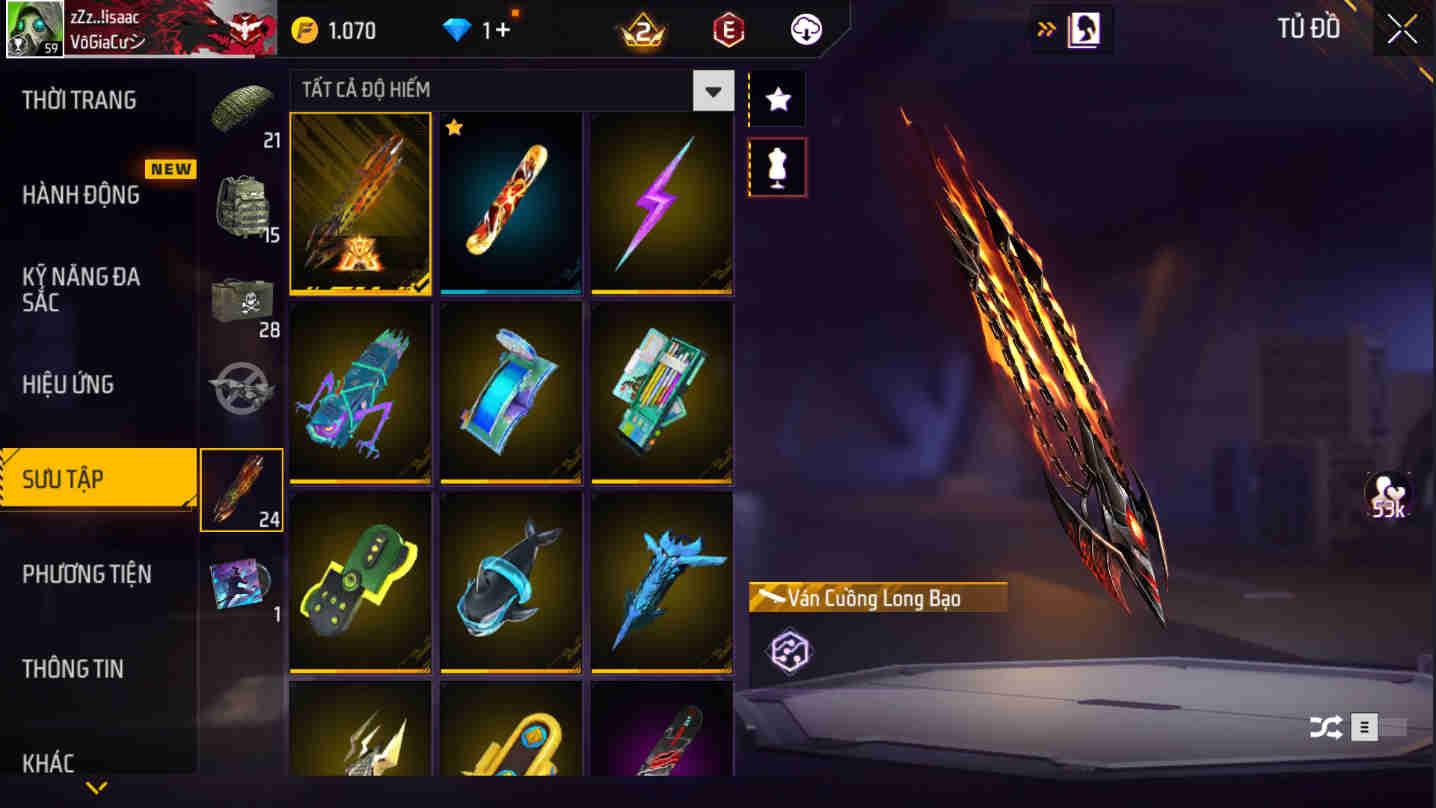This screenshot has height=808, width=1436.
Task: Toggle the star favorites filter
Action: click(777, 98)
